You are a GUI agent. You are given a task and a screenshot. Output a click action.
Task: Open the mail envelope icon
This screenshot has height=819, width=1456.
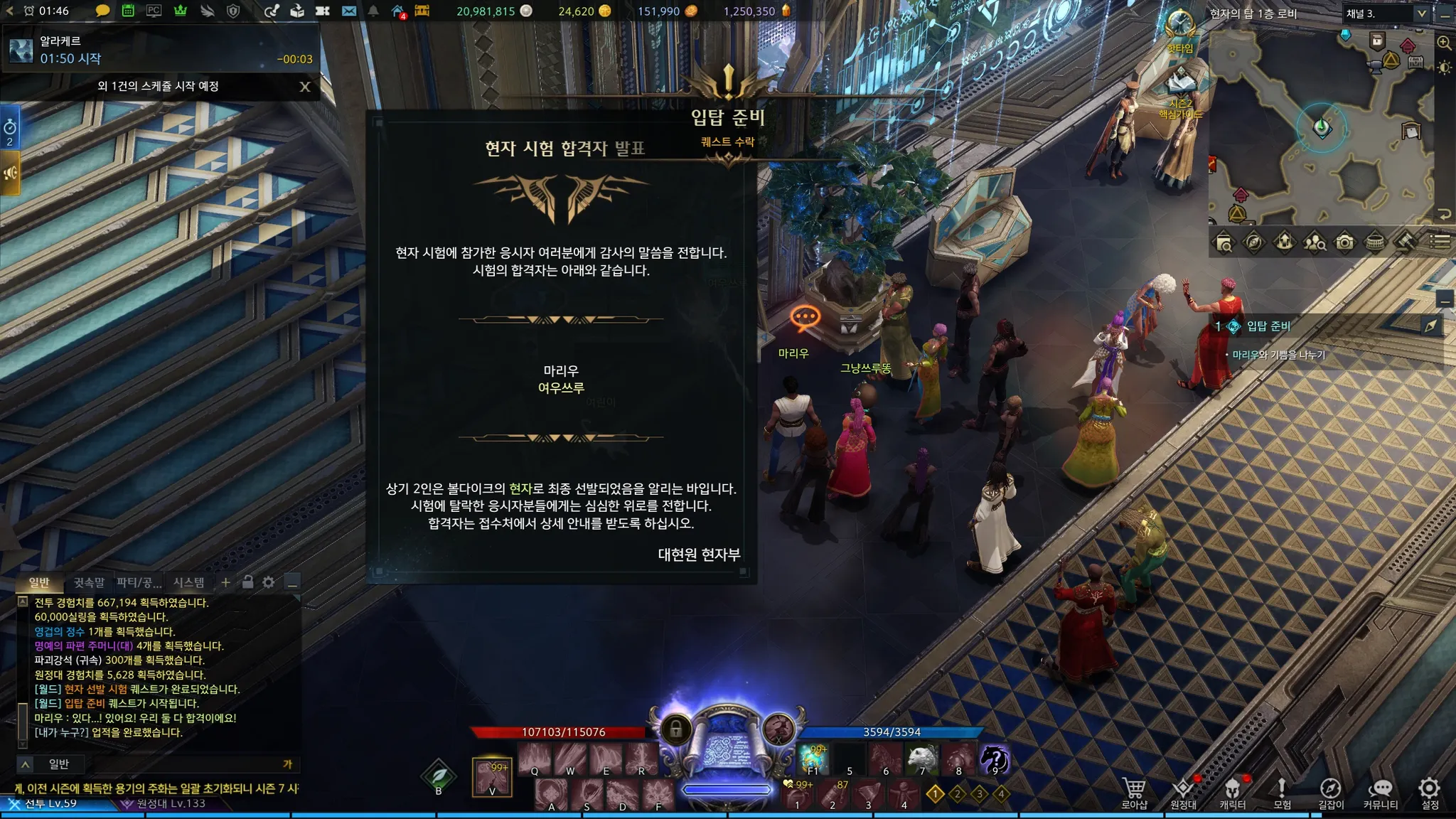349,11
